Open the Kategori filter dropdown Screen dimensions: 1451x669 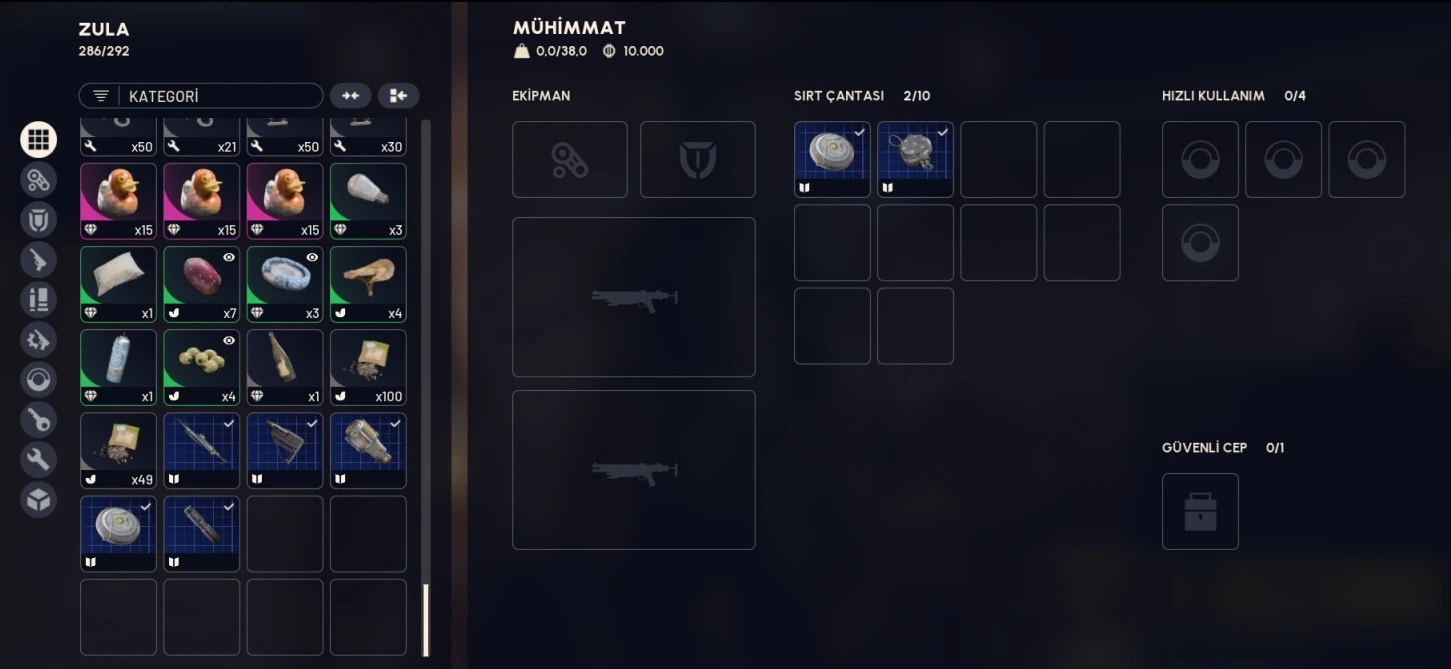point(200,96)
